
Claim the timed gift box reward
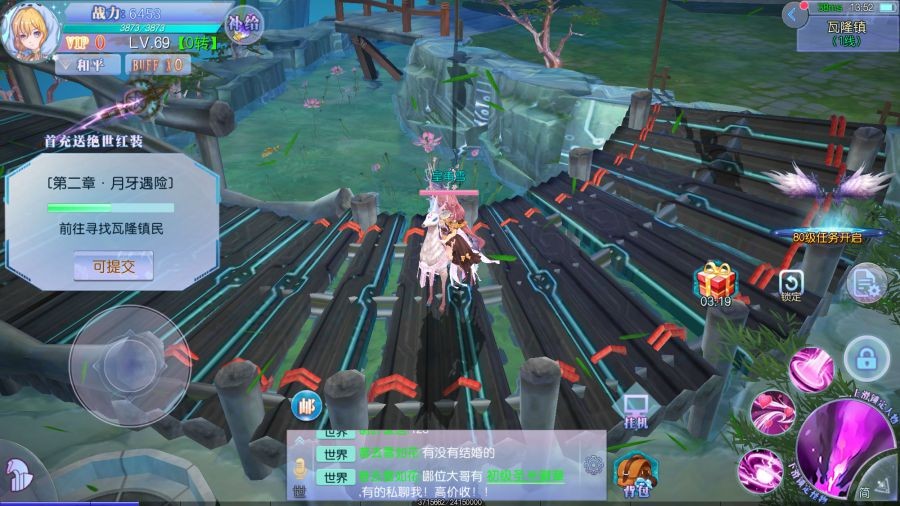coord(716,282)
